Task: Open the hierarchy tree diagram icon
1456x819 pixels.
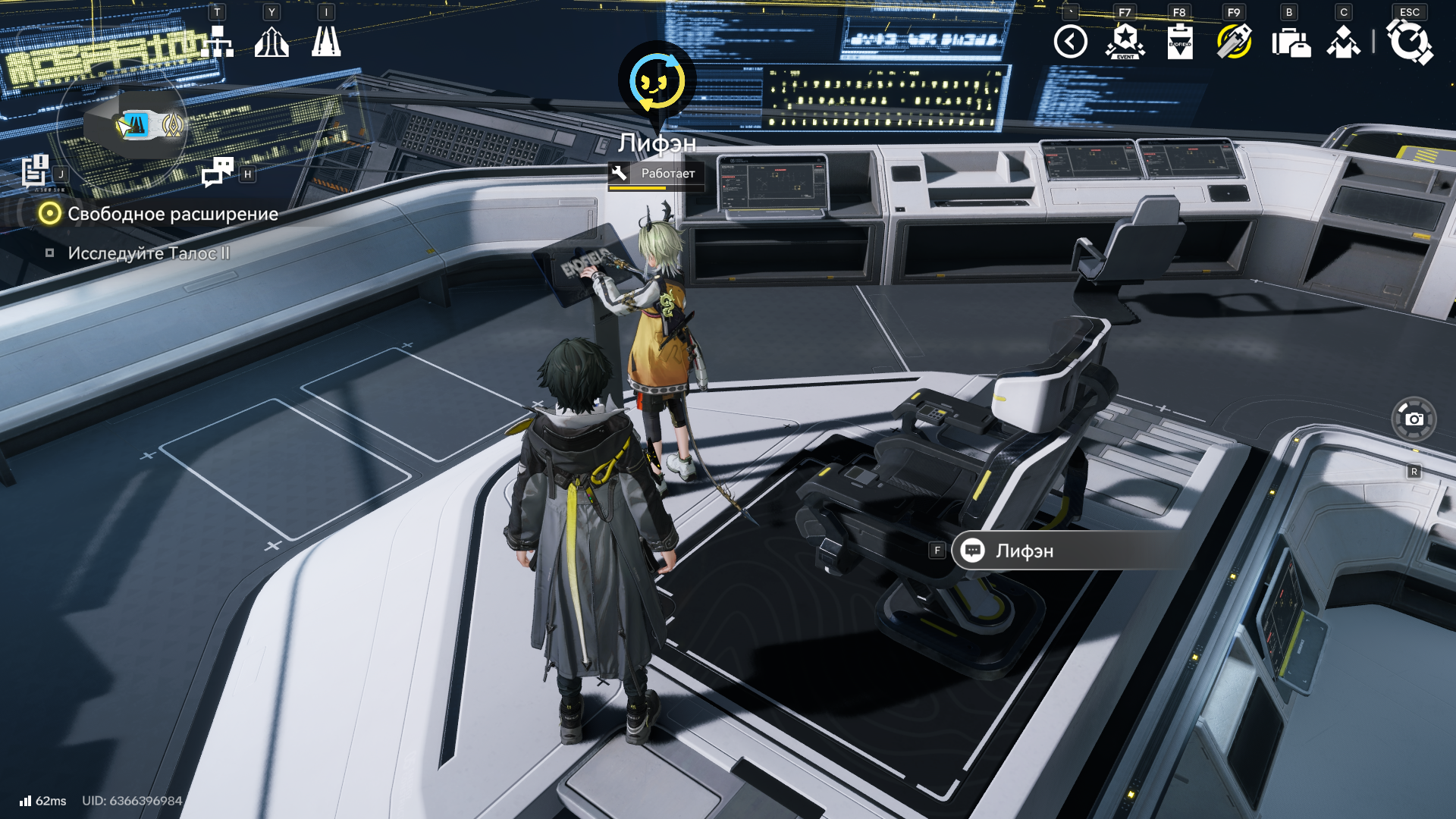Action: 218,42
